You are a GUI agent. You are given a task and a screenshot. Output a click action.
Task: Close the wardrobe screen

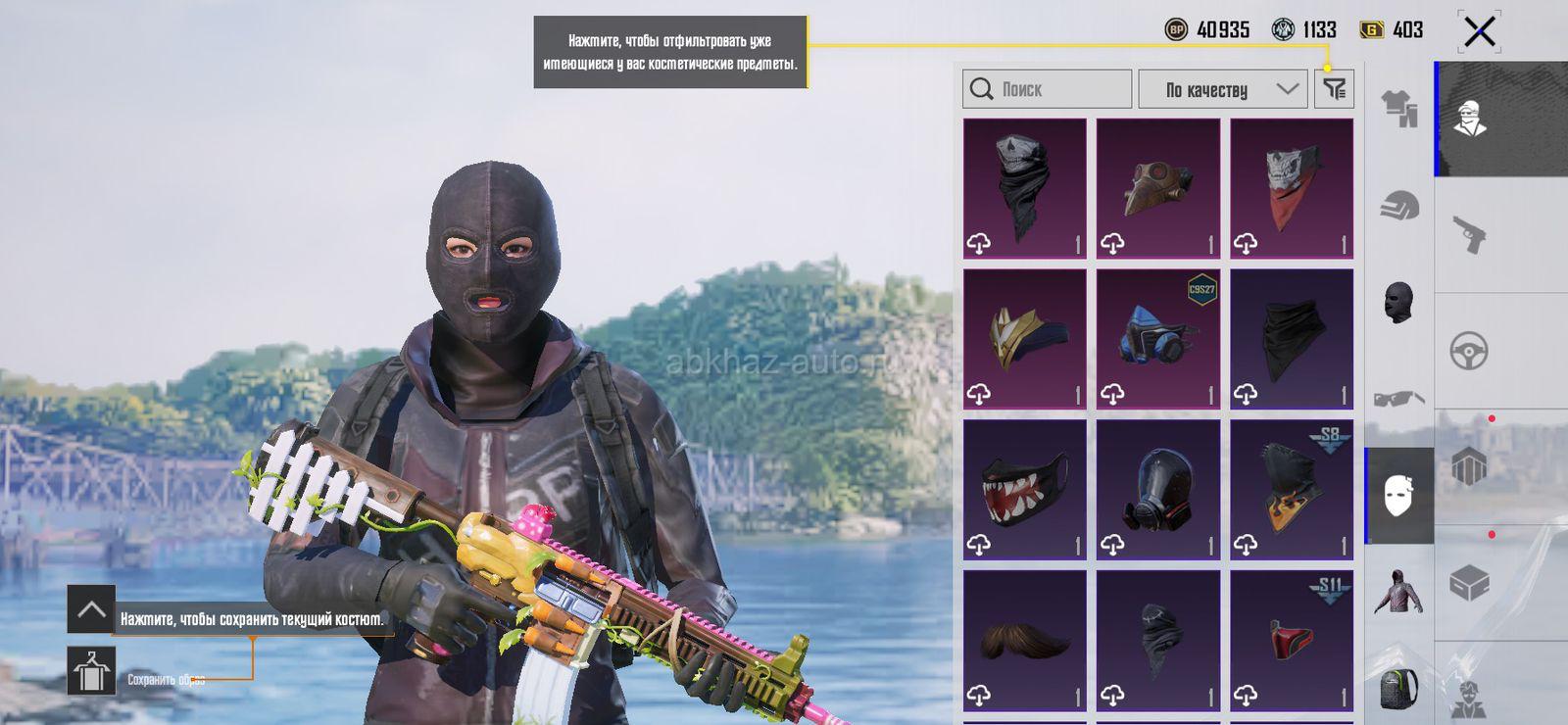pos(1479,31)
